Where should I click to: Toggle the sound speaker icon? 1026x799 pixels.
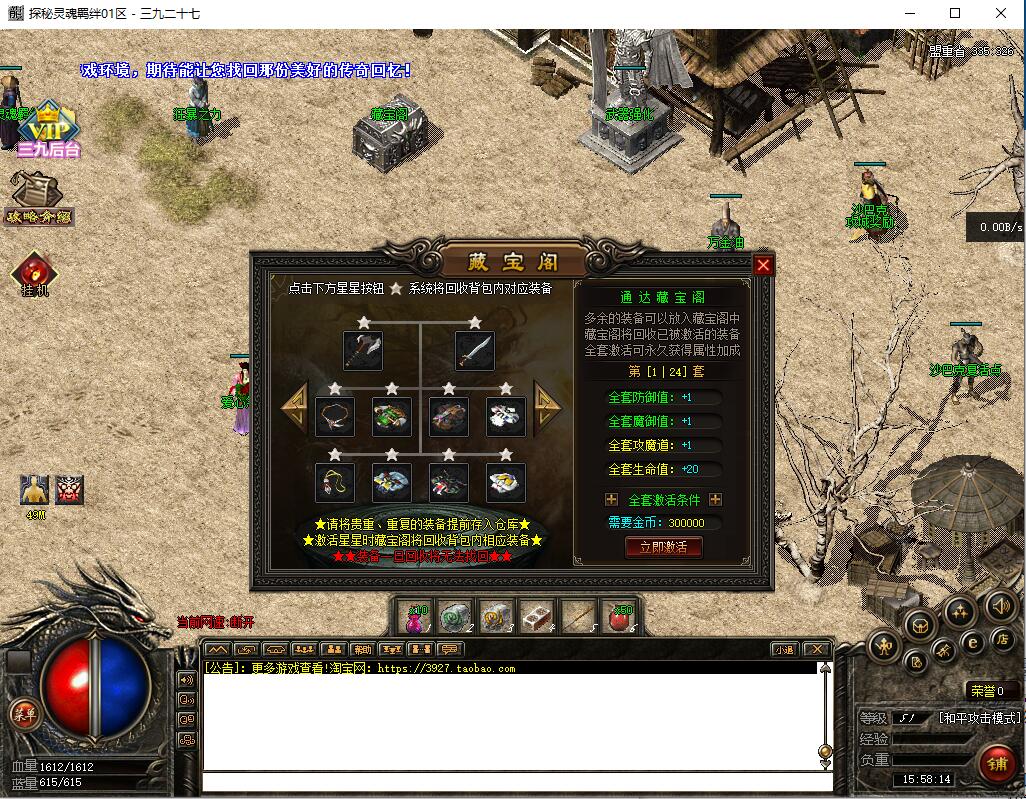click(1000, 605)
